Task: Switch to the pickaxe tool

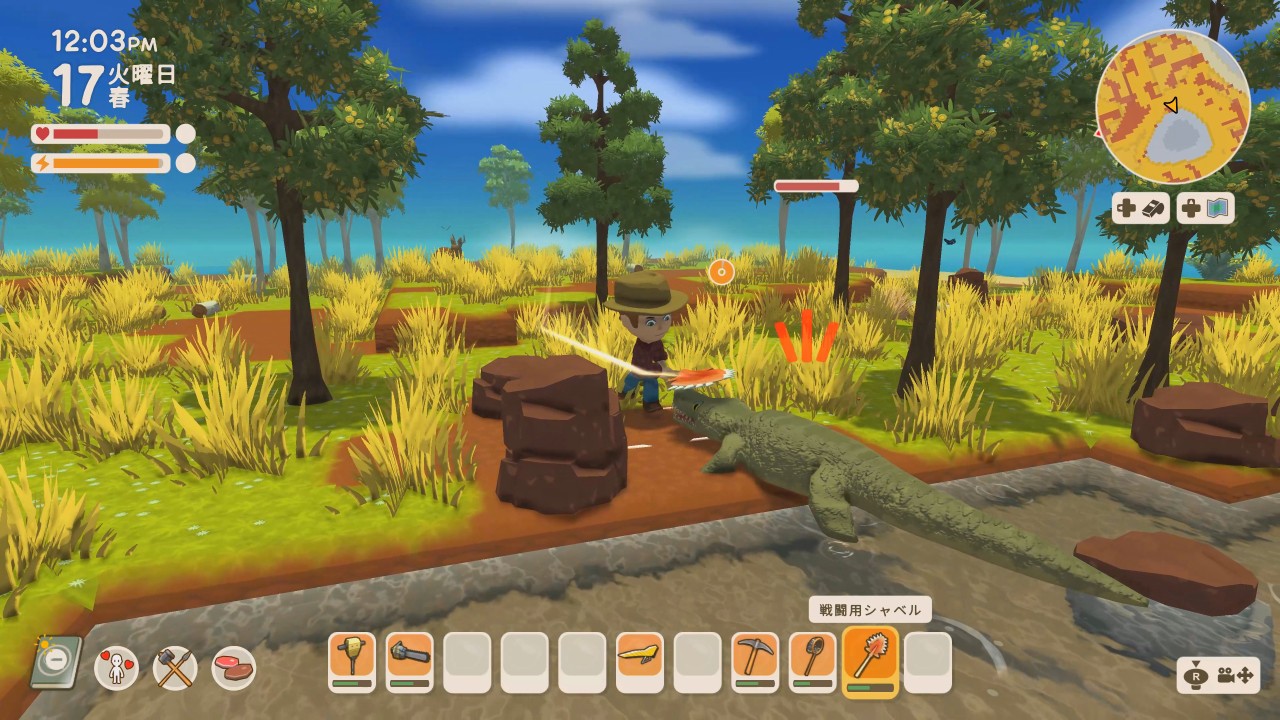Action: point(755,660)
